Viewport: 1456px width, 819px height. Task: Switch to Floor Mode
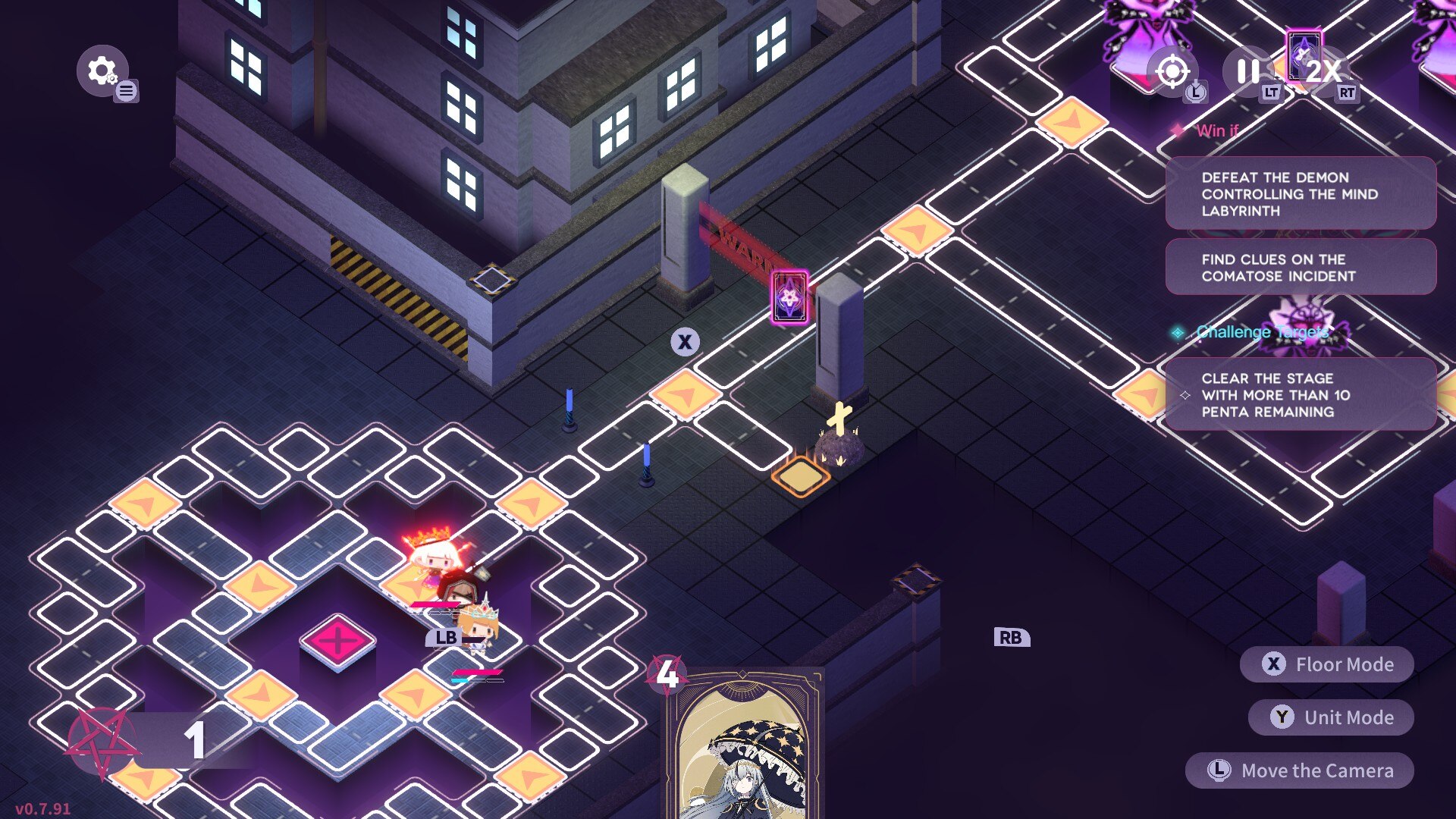coord(1327,665)
